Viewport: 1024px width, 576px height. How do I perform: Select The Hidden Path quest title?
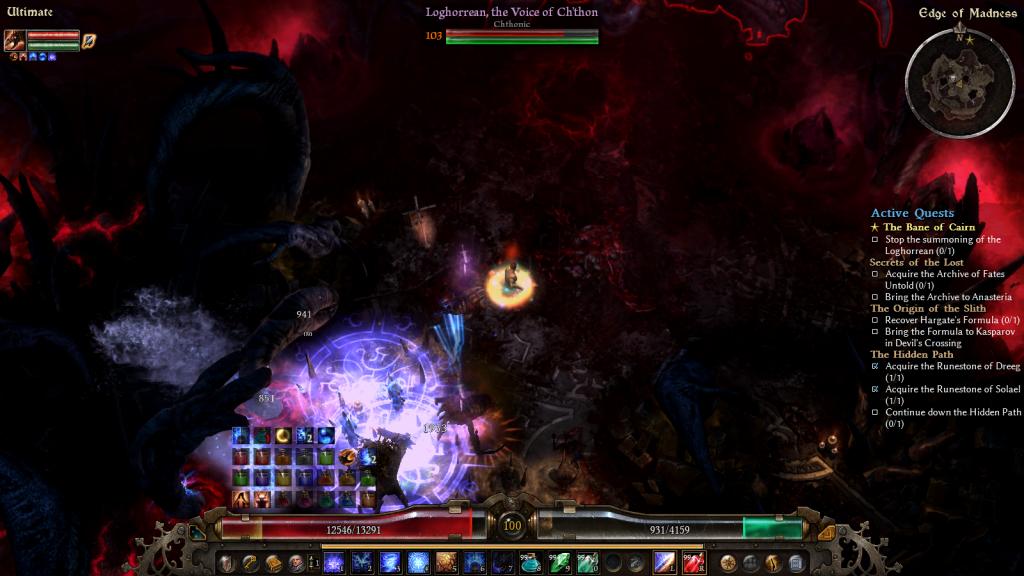tap(911, 354)
